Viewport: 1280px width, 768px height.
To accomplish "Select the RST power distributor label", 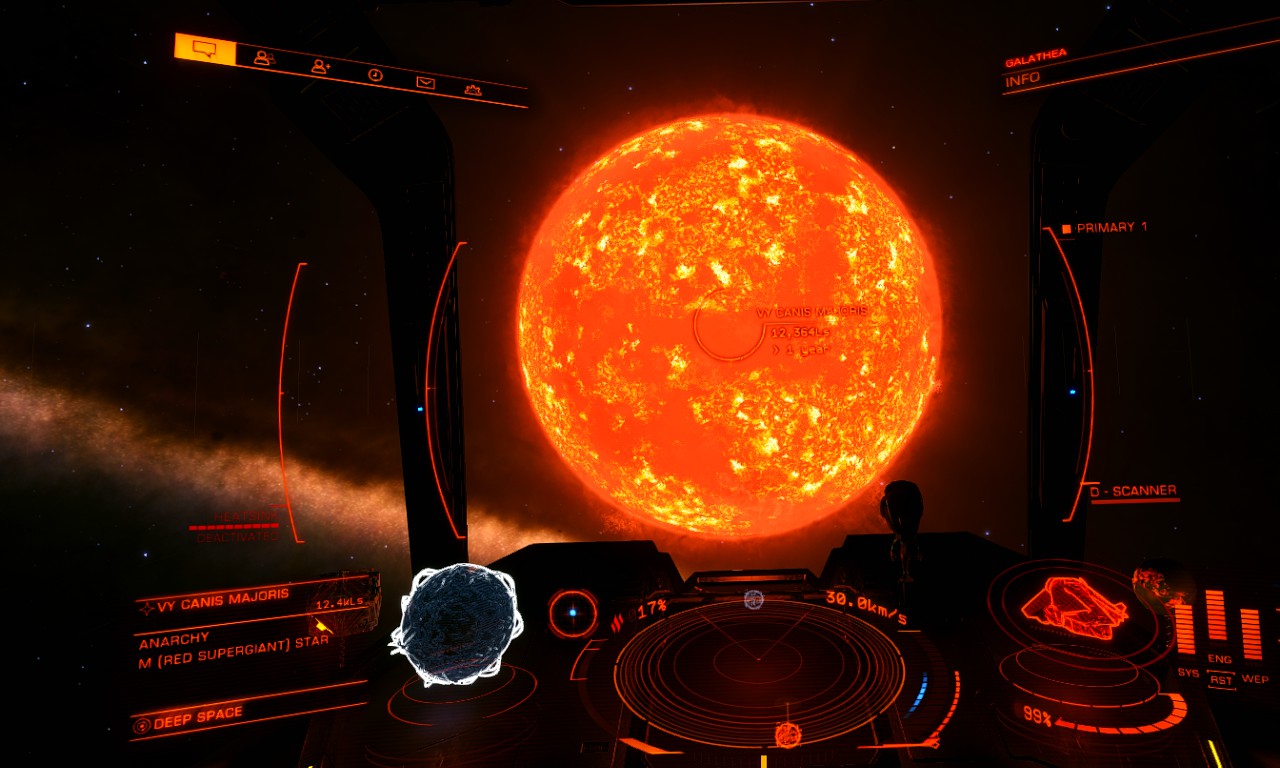I will click(1220, 680).
